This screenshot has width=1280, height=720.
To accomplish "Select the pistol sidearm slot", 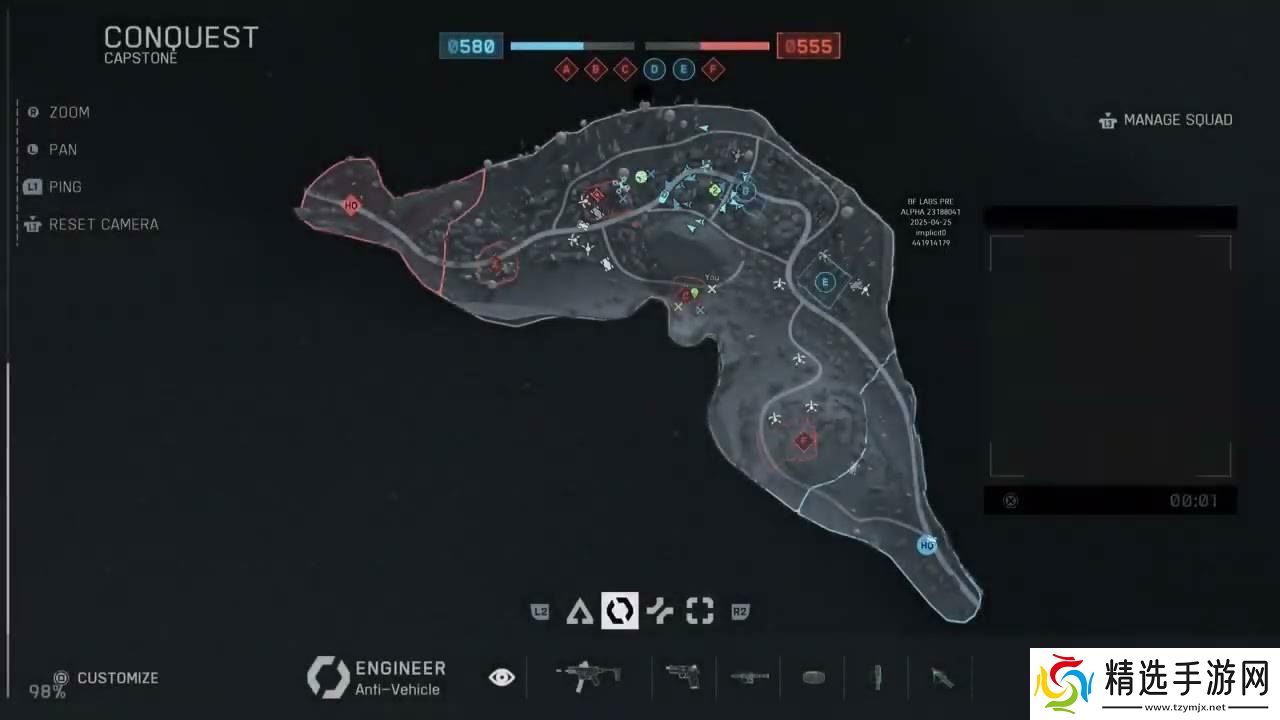I will pyautogui.click(x=682, y=677).
